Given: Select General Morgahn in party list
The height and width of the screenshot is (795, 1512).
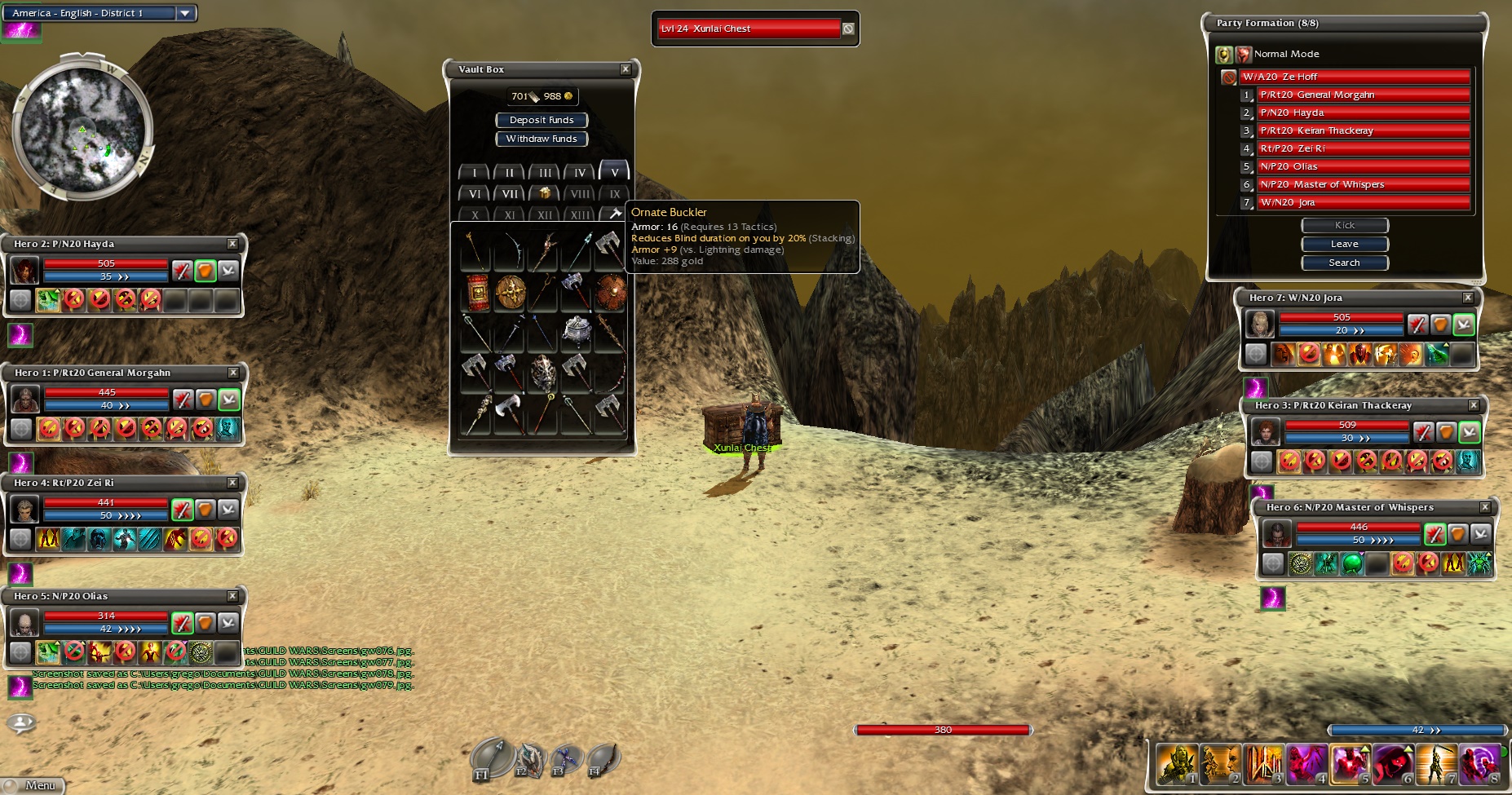Looking at the screenshot, I should (x=1362, y=95).
